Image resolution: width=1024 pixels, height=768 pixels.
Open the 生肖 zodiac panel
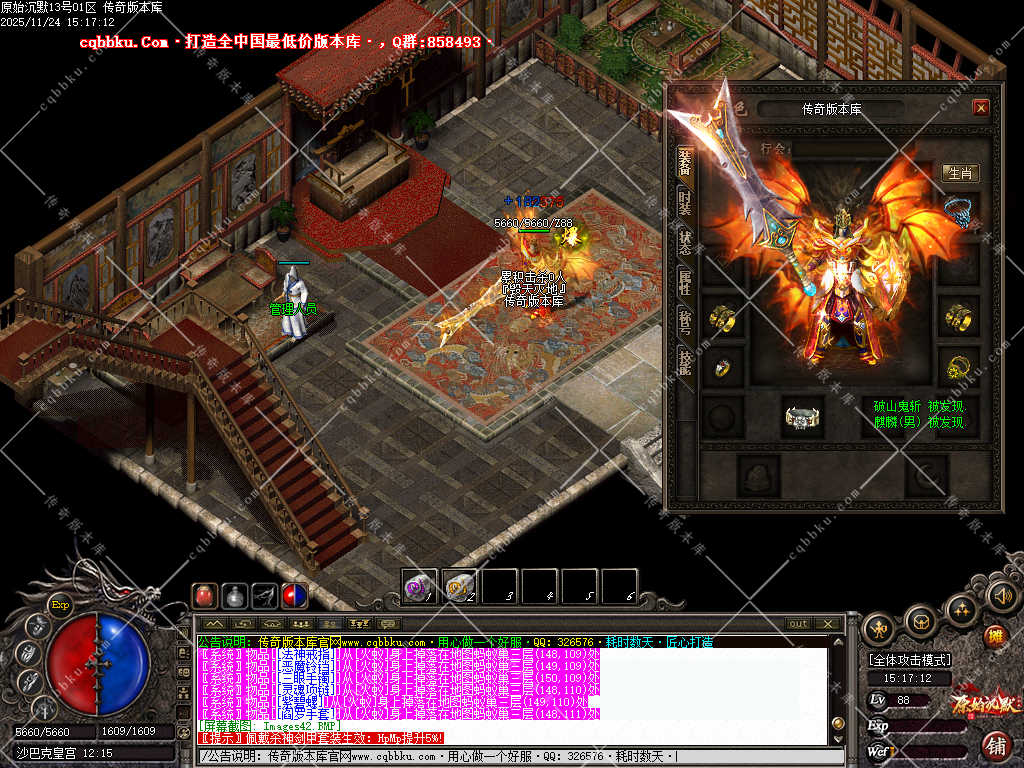point(960,173)
